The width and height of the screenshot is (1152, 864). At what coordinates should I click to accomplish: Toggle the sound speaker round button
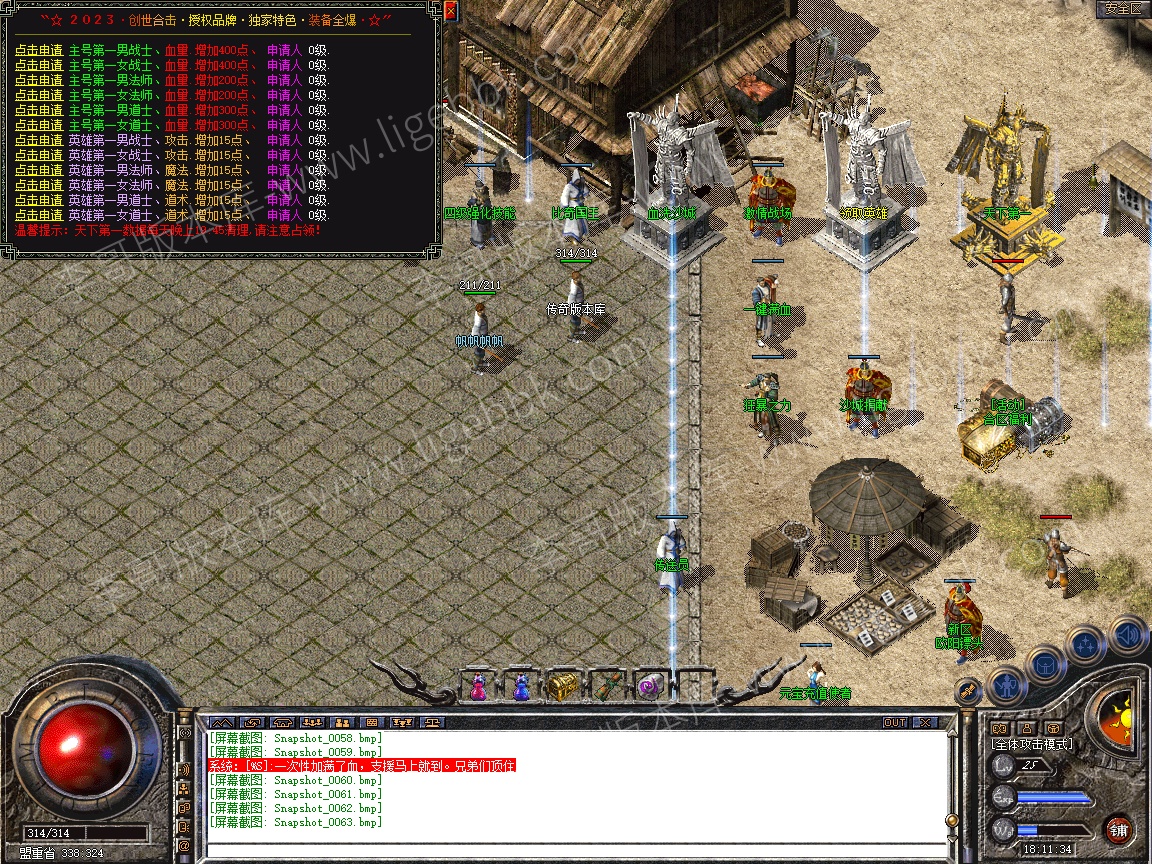(x=1129, y=634)
